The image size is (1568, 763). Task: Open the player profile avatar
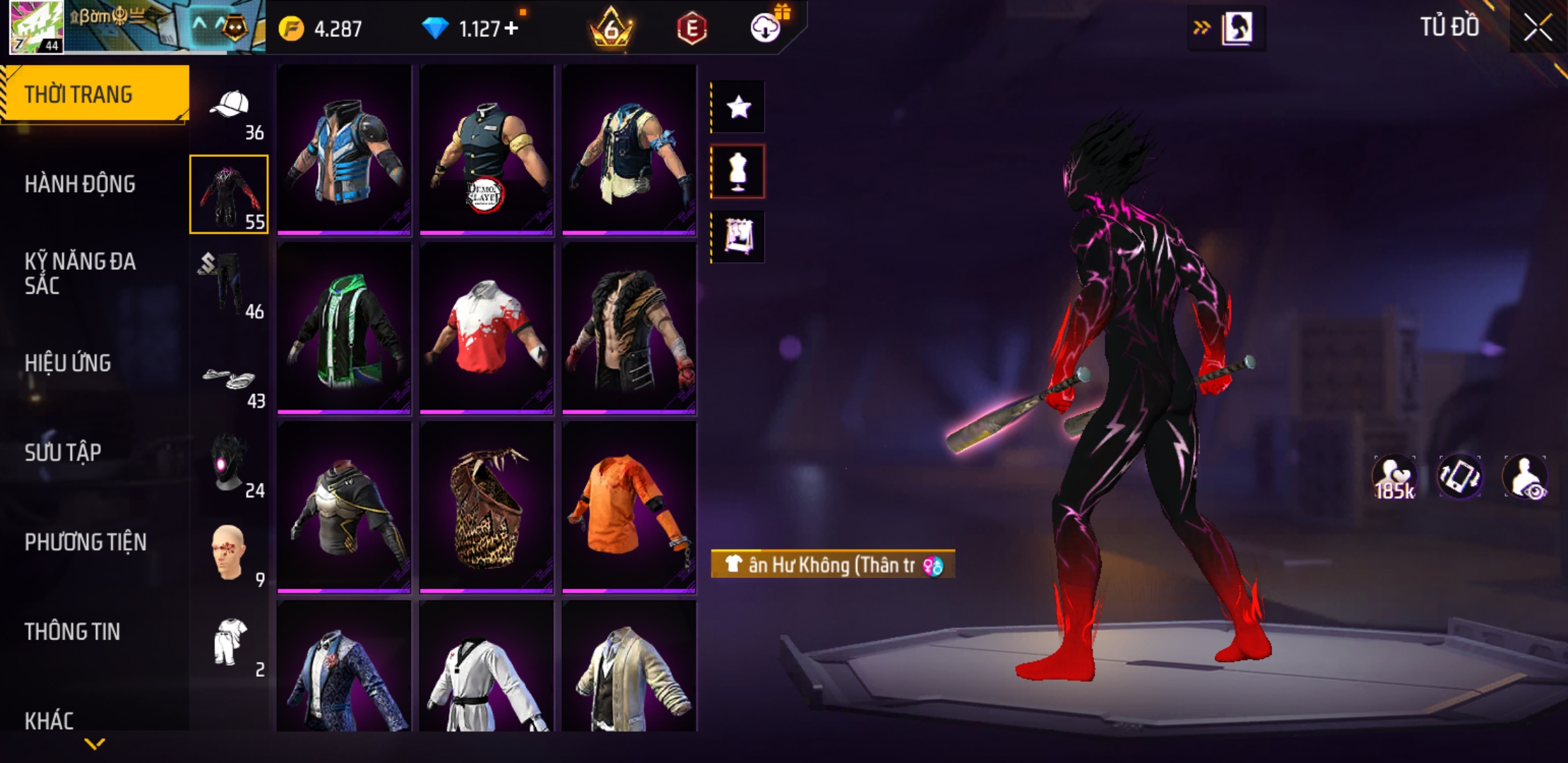(35, 27)
